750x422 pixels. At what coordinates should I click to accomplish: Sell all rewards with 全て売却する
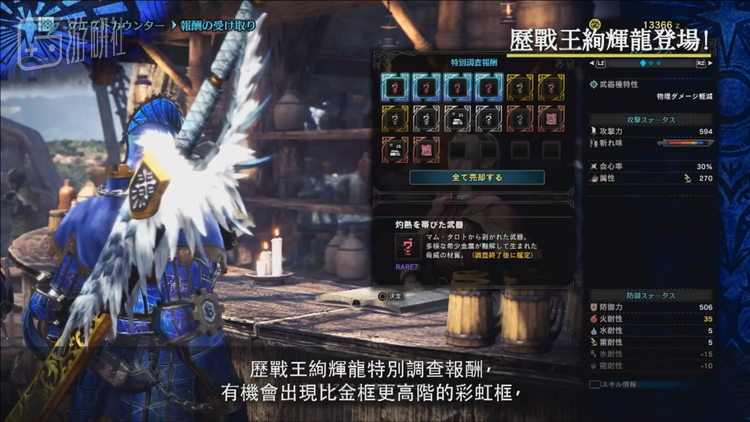point(461,177)
